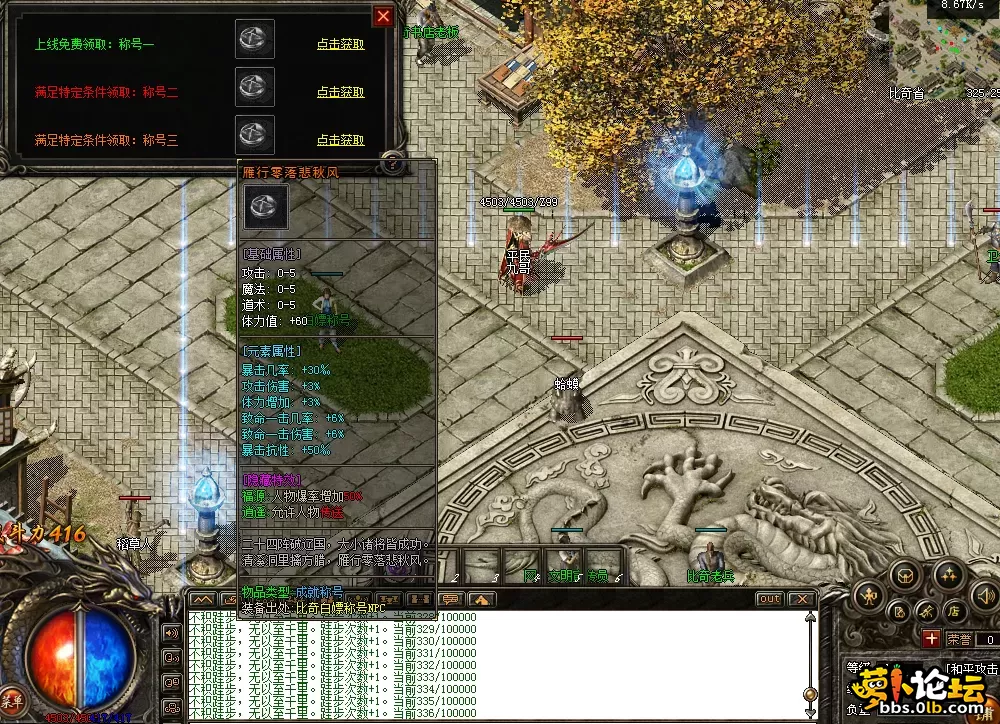Viewport: 1000px width, 724px height.
Task: Claim title one via 点击获取 link
Action: tap(340, 44)
